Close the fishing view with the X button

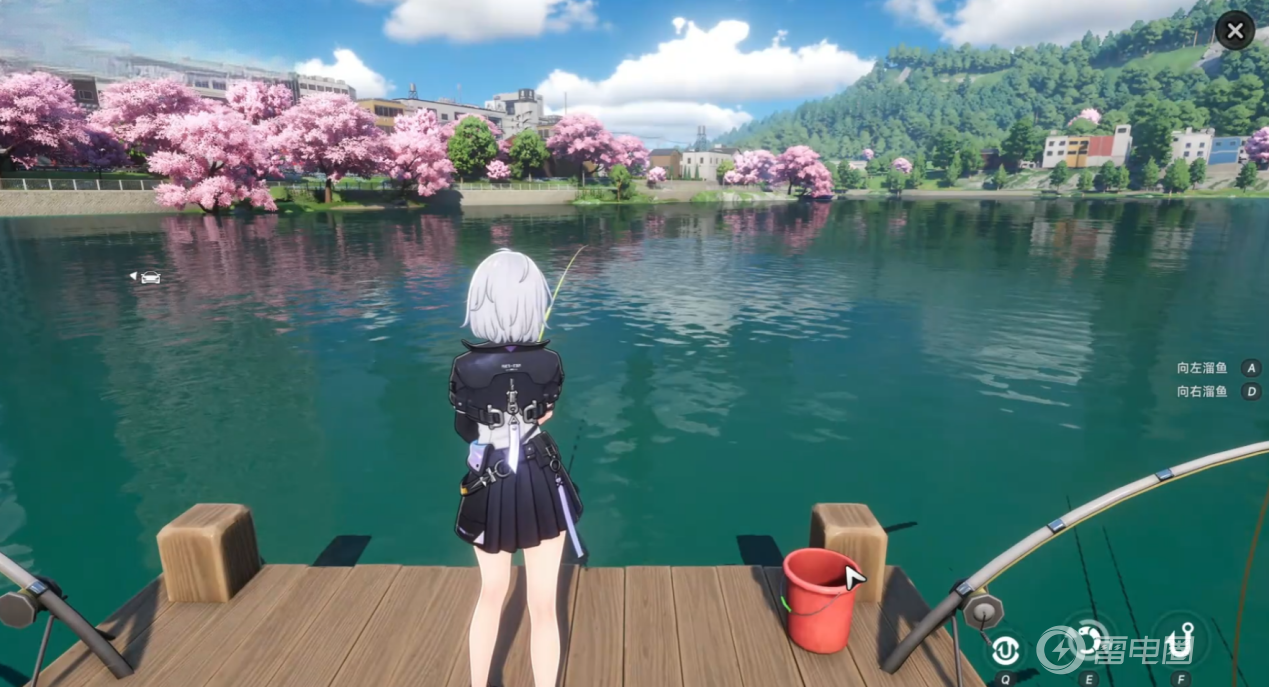tap(1235, 30)
